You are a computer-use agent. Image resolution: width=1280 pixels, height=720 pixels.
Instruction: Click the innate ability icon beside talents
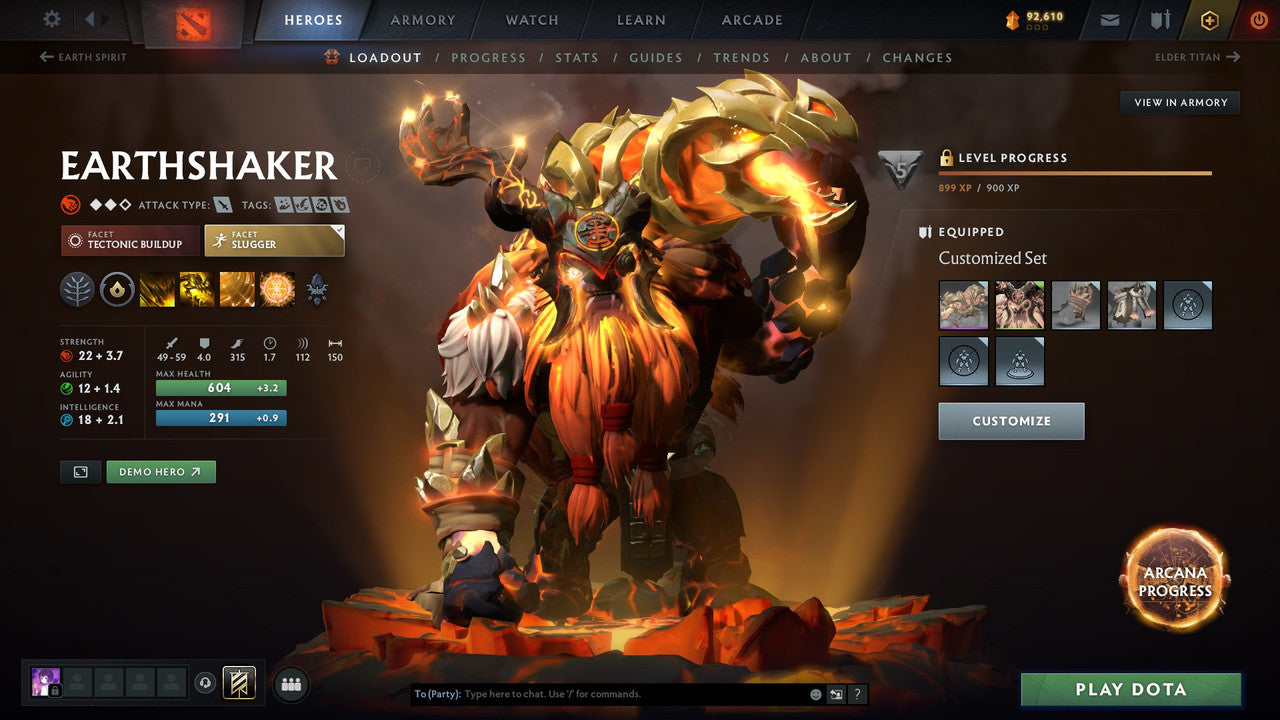(117, 290)
